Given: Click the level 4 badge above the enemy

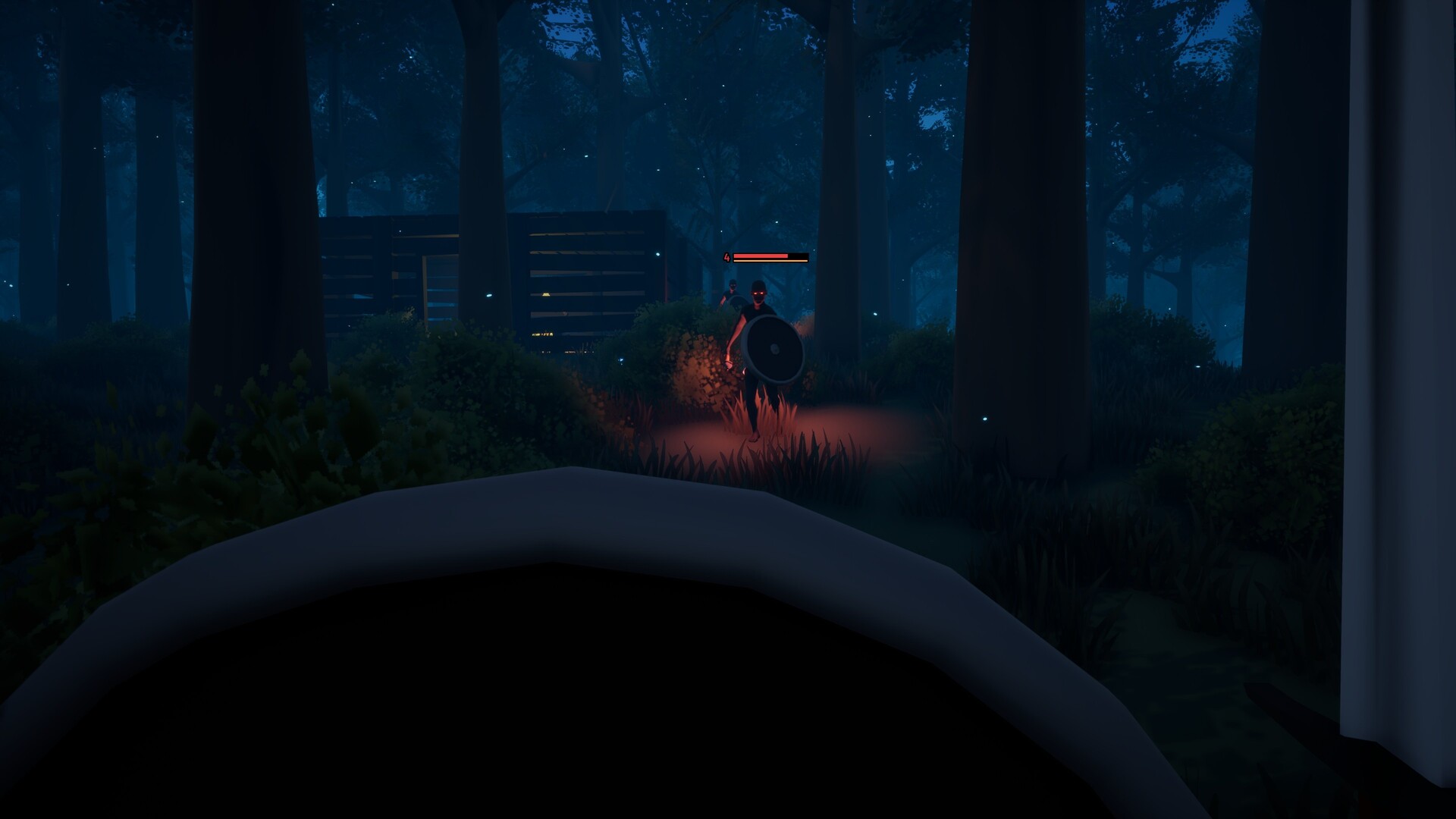Looking at the screenshot, I should point(728,256).
